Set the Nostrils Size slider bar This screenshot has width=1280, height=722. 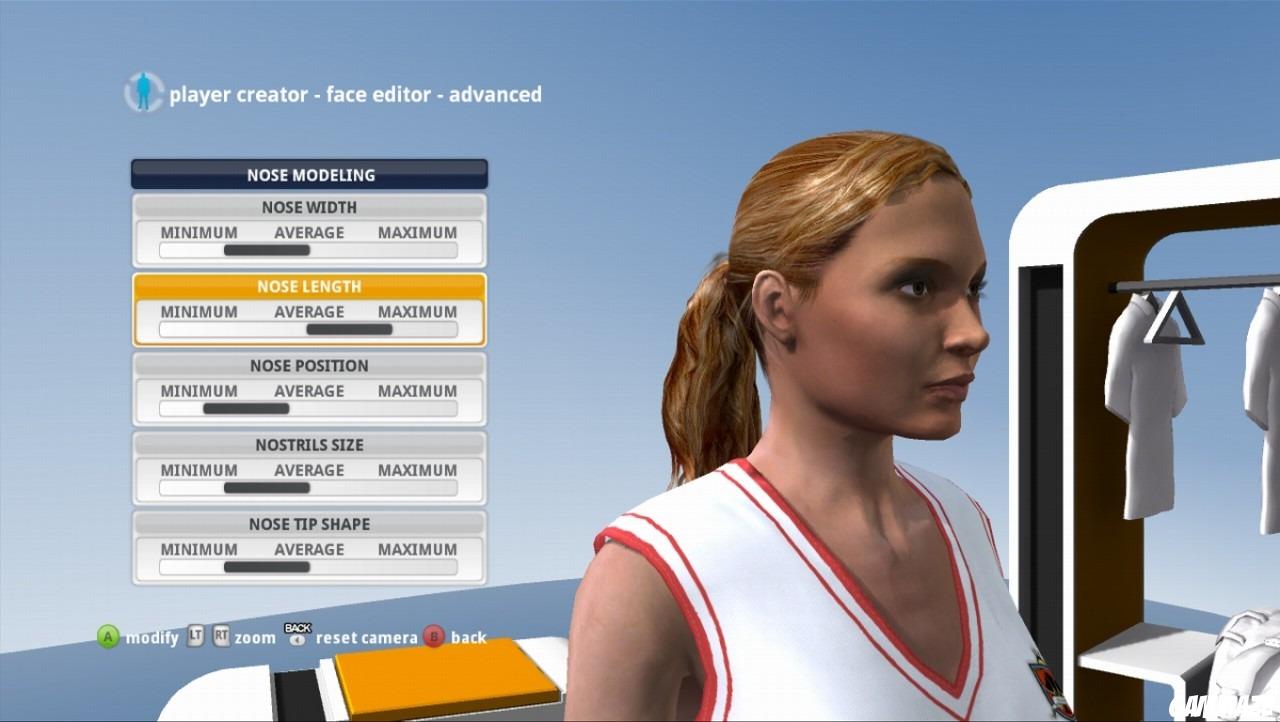click(308, 488)
